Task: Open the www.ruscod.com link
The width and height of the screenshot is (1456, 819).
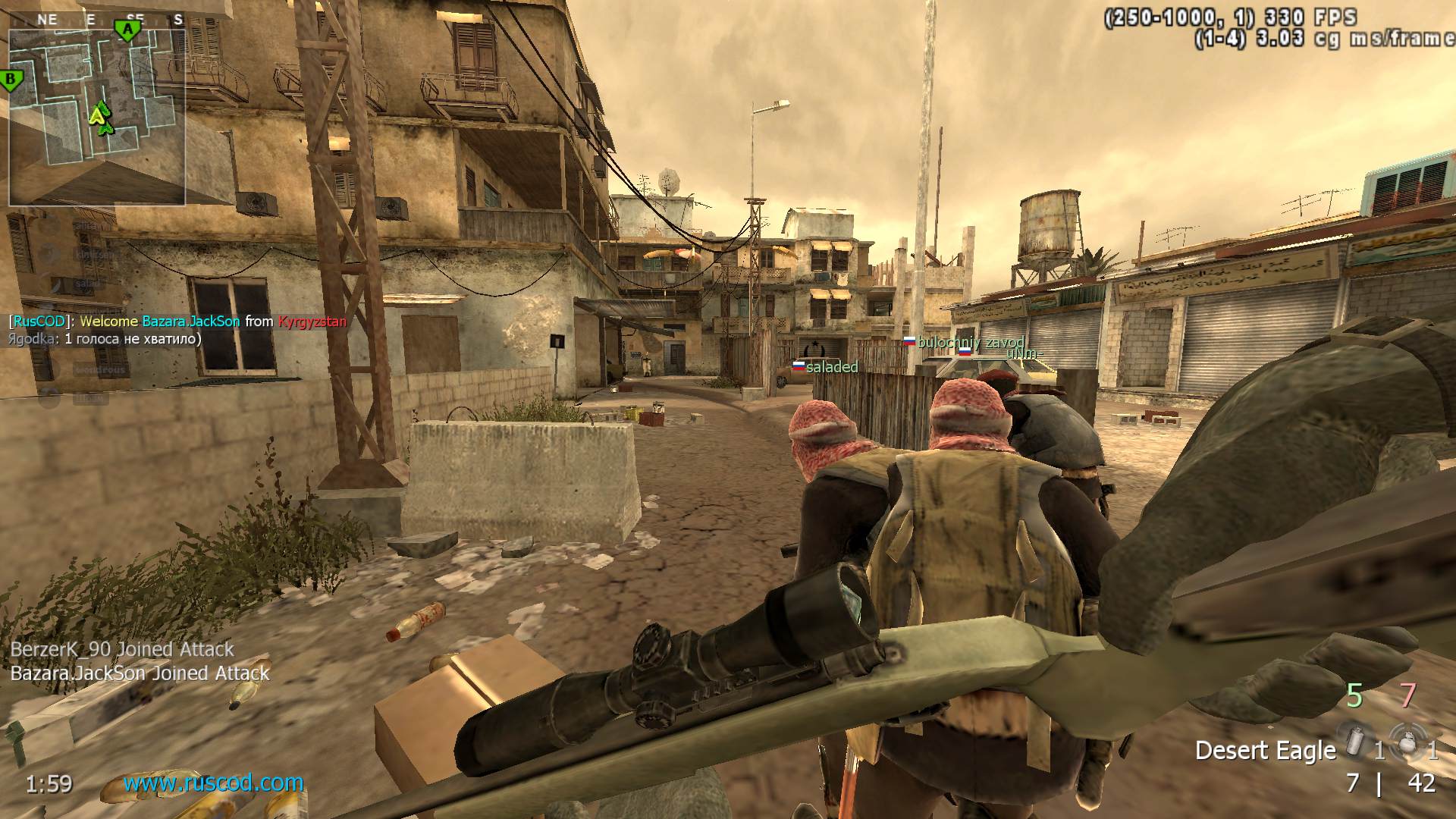Action: 213,783
